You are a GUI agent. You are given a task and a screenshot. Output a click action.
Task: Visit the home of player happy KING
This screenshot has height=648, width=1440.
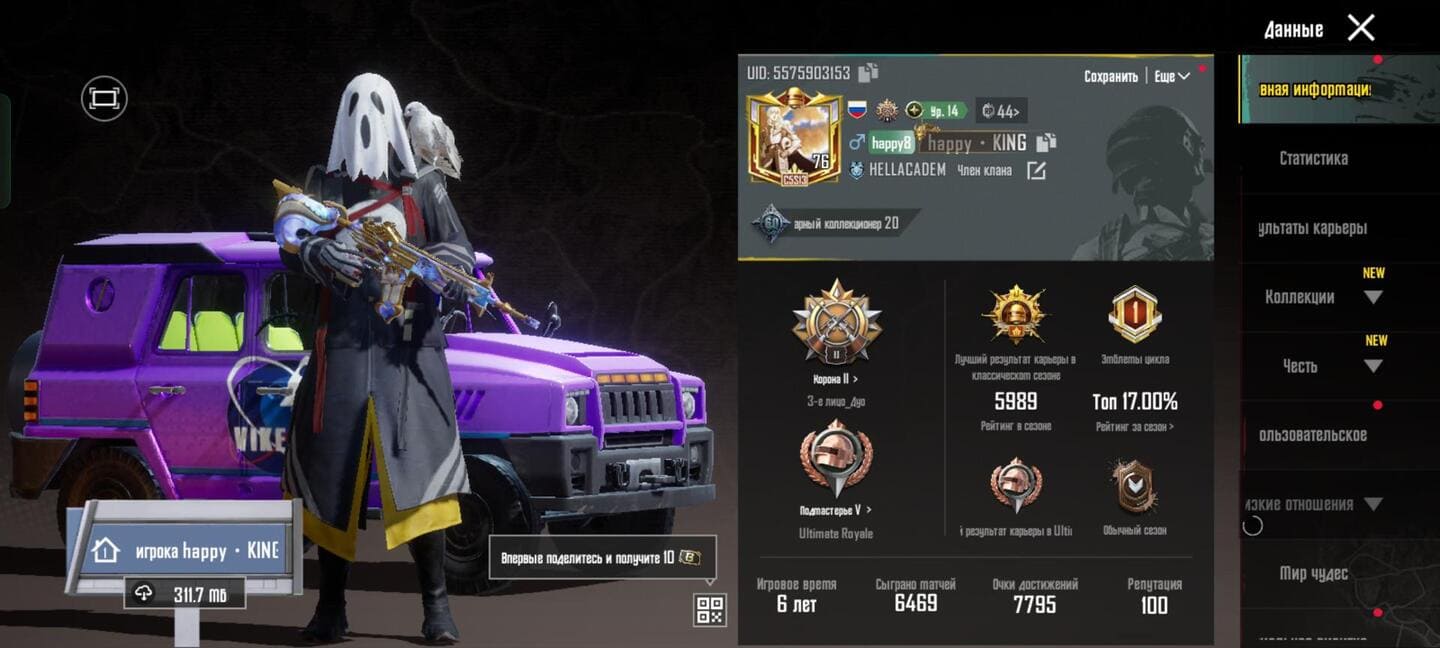(x=184, y=551)
